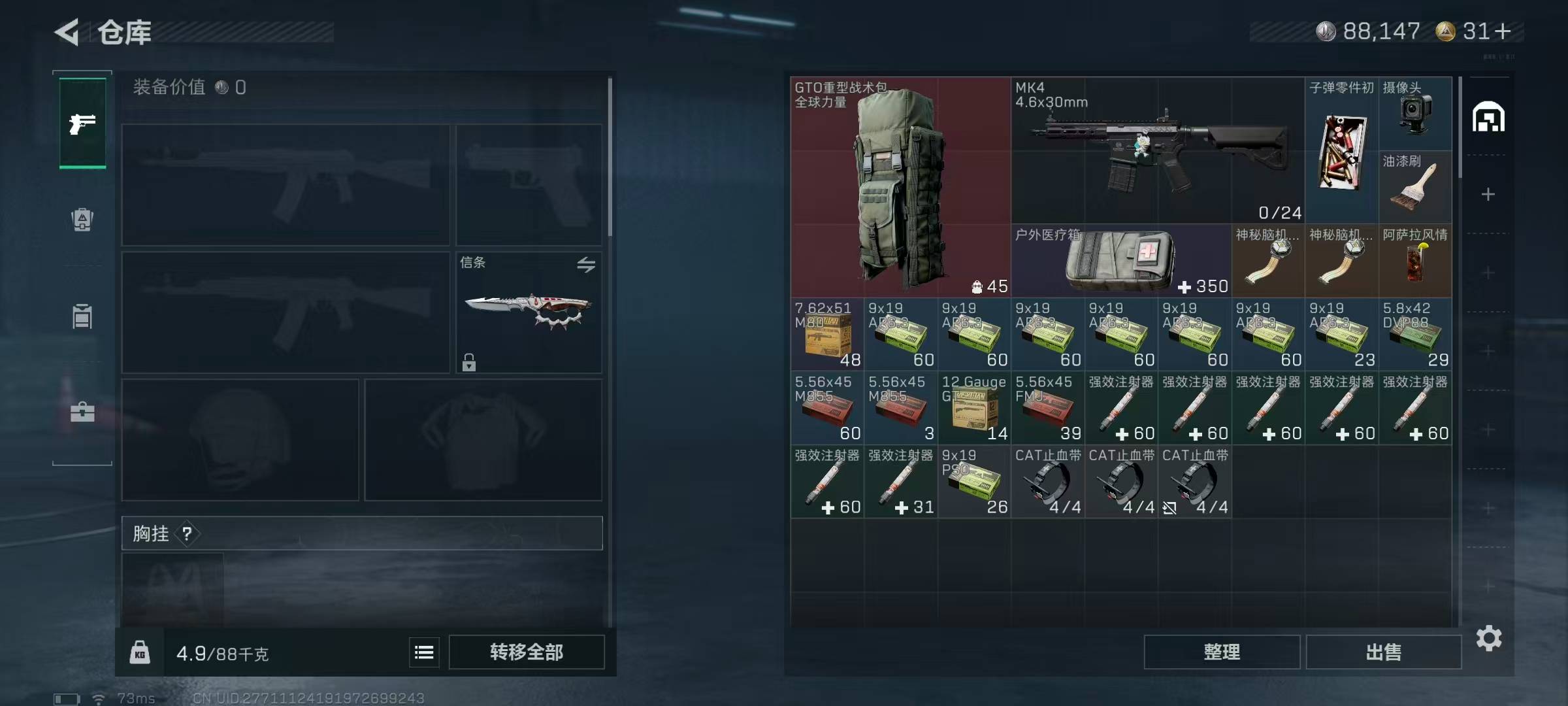Switch to the backpack equipment tab

coord(82,220)
